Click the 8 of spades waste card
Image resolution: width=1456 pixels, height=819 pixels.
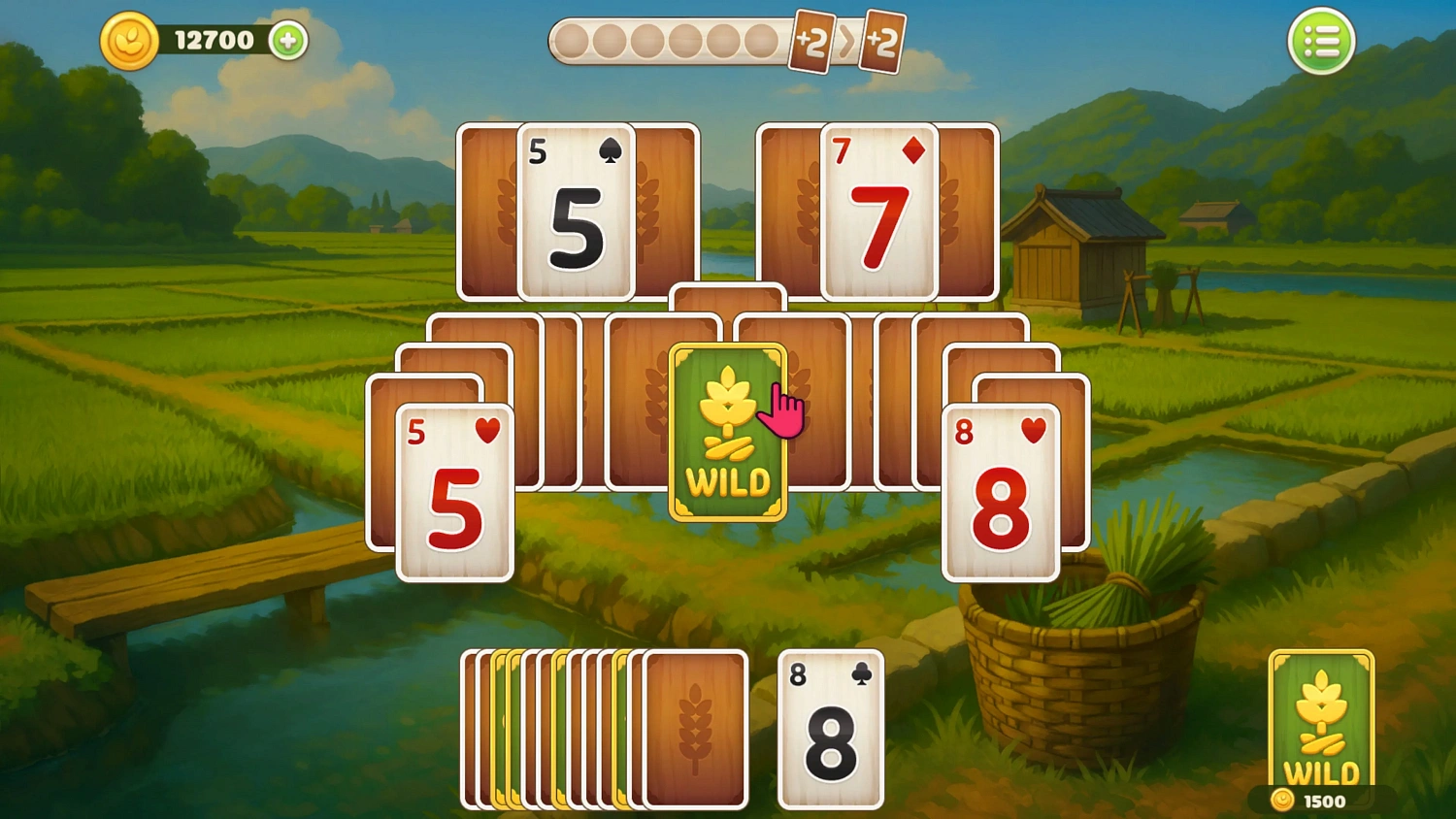(x=830, y=729)
